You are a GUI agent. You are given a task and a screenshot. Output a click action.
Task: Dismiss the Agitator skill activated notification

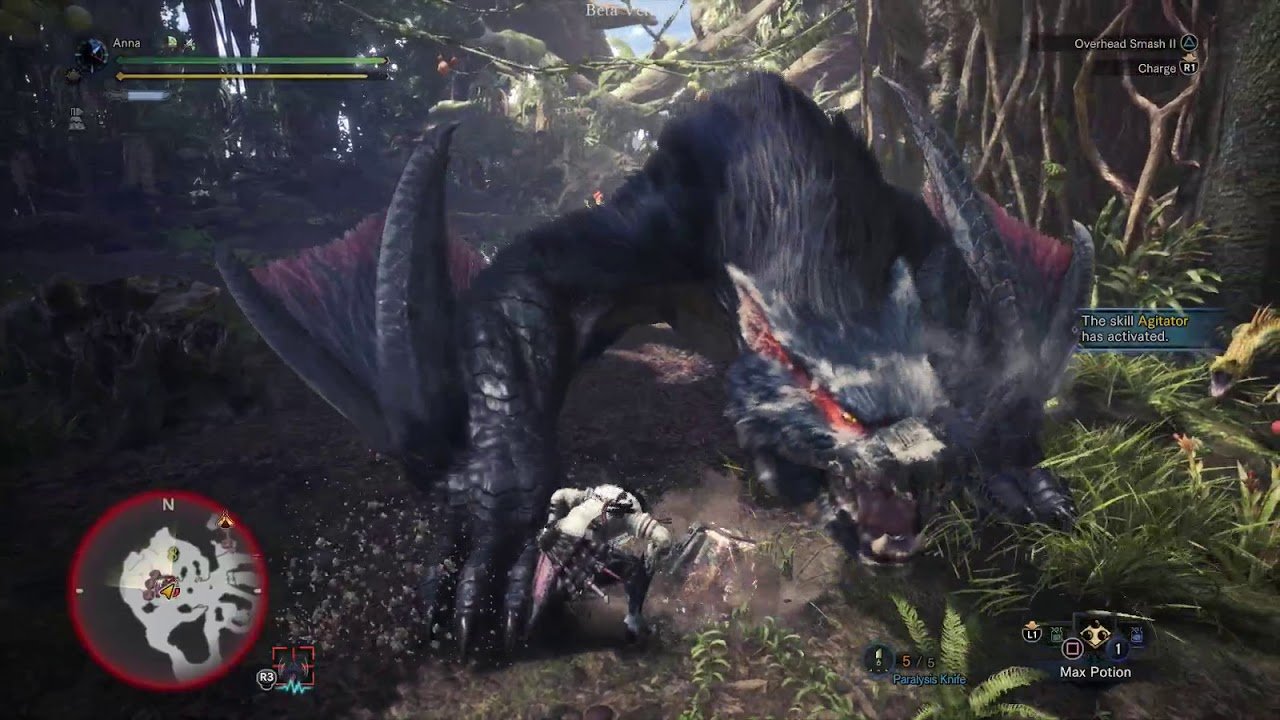1150,329
